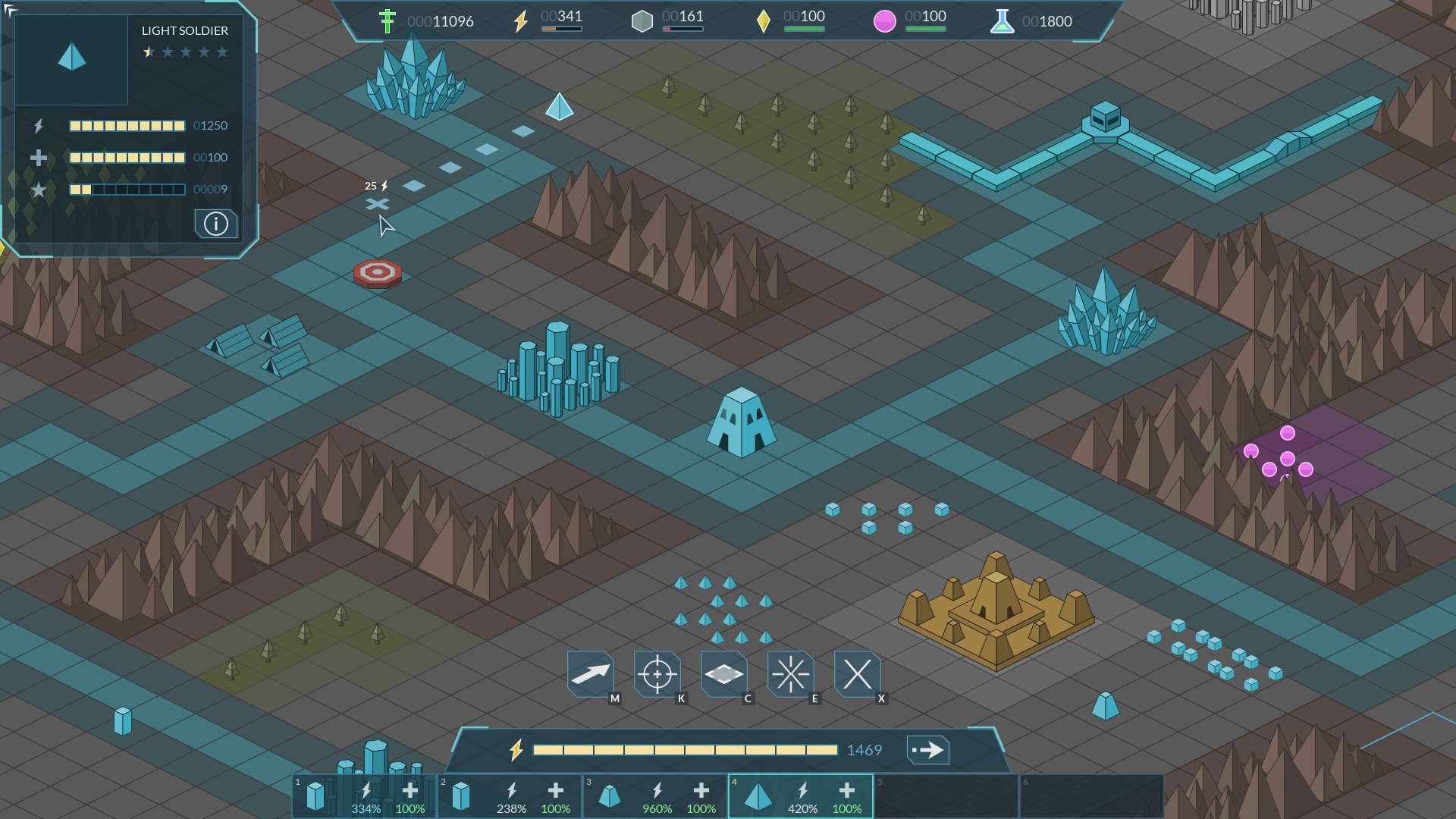
Task: Trigger the starburst explode command
Action: pos(790,673)
